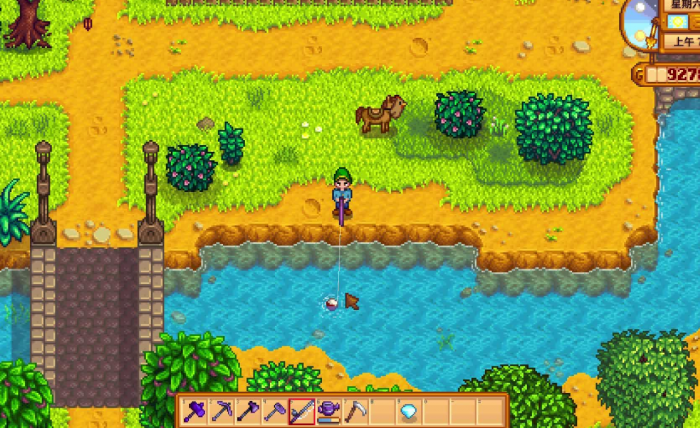This screenshot has width=700, height=428.
Task: Select the highlighted fishing rod slot
Action: [301, 410]
